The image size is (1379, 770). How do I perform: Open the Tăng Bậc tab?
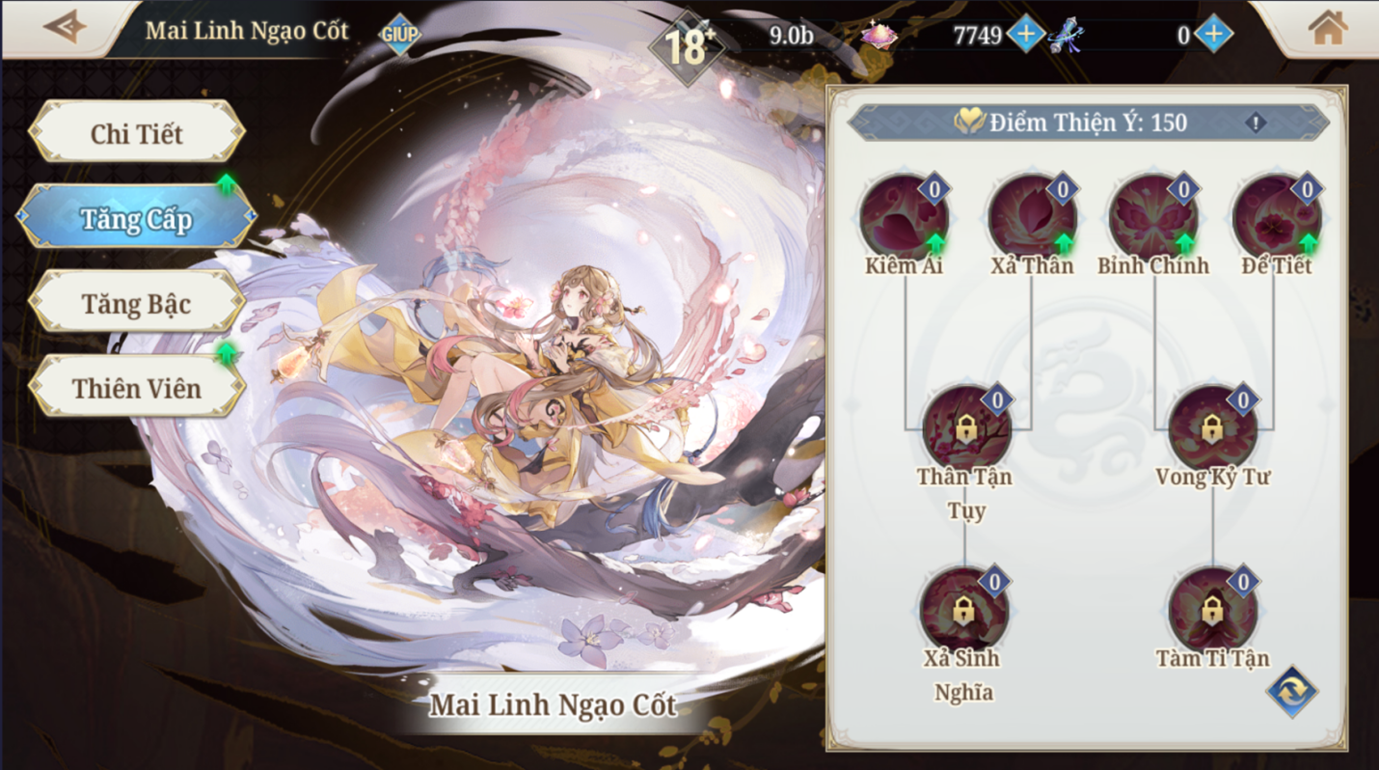(137, 303)
